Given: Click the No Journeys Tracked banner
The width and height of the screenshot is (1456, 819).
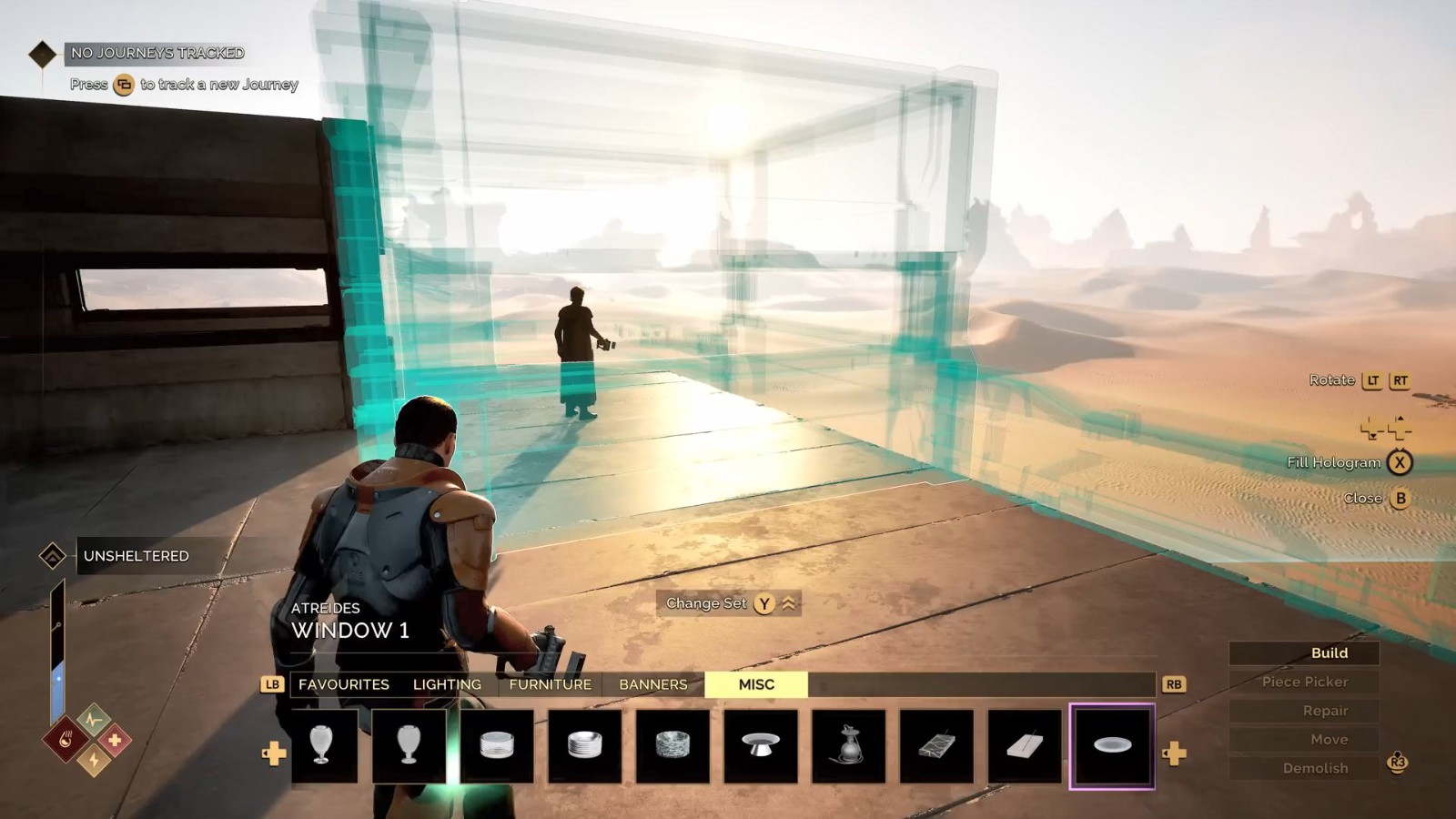Looking at the screenshot, I should (x=157, y=53).
